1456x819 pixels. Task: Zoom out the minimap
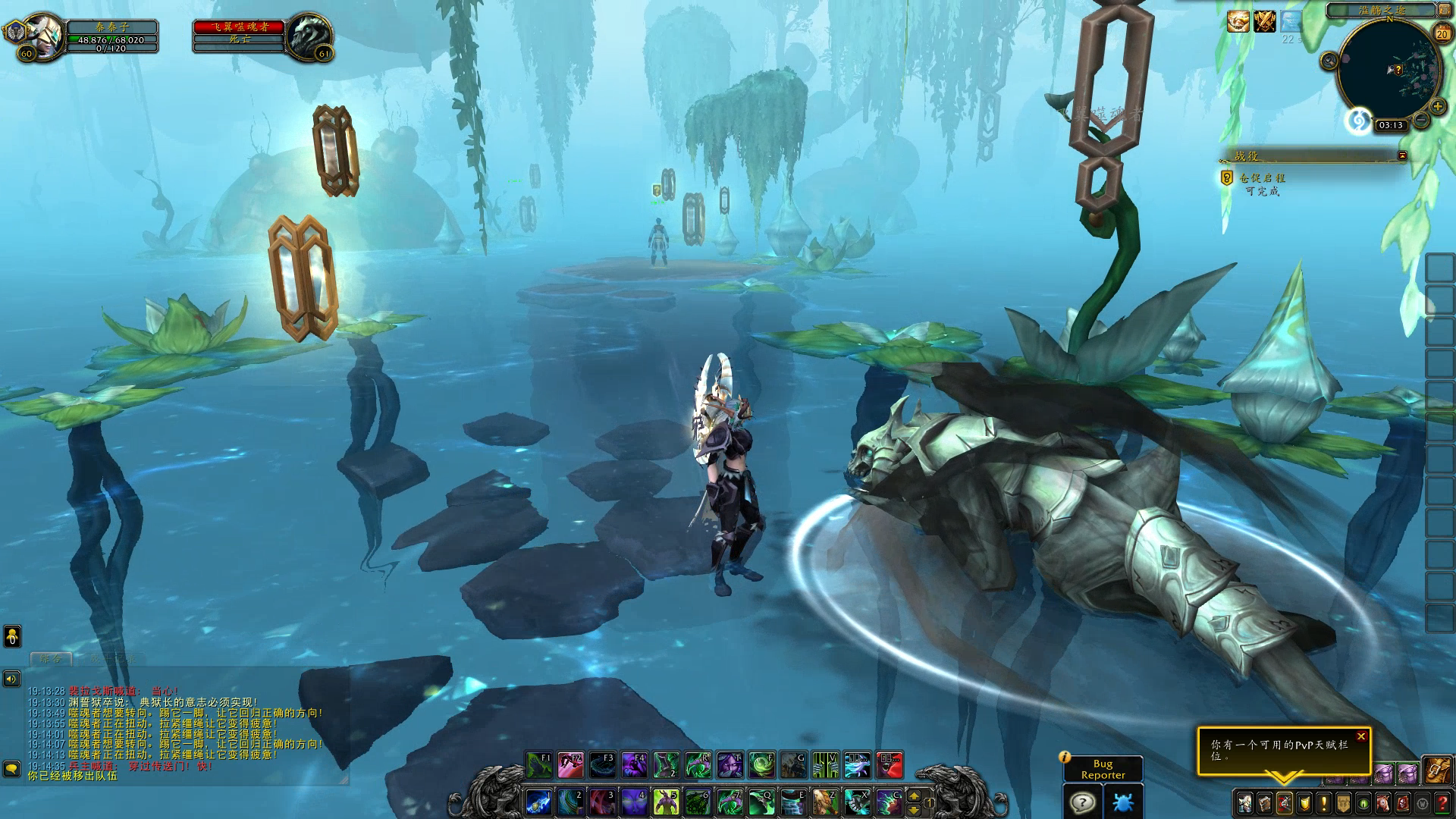[x=1421, y=120]
